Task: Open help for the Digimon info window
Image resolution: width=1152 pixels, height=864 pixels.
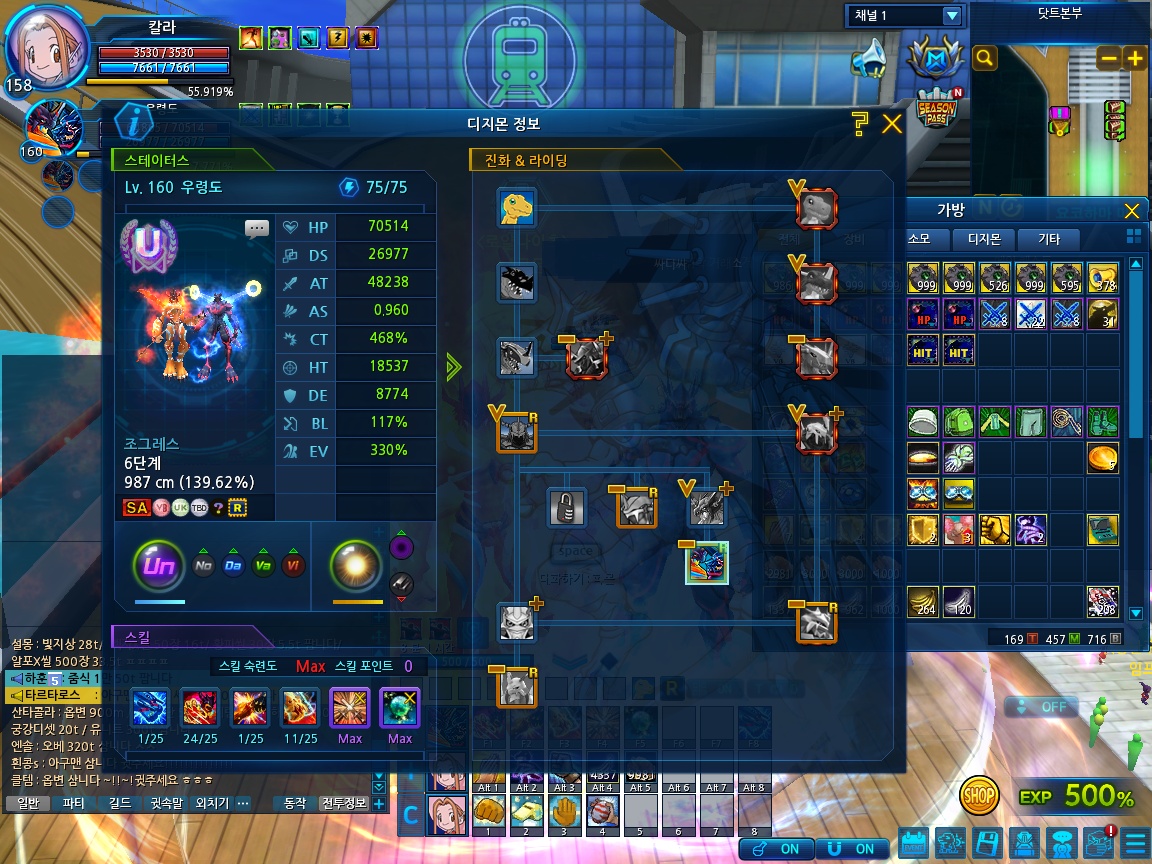Action: (x=859, y=124)
